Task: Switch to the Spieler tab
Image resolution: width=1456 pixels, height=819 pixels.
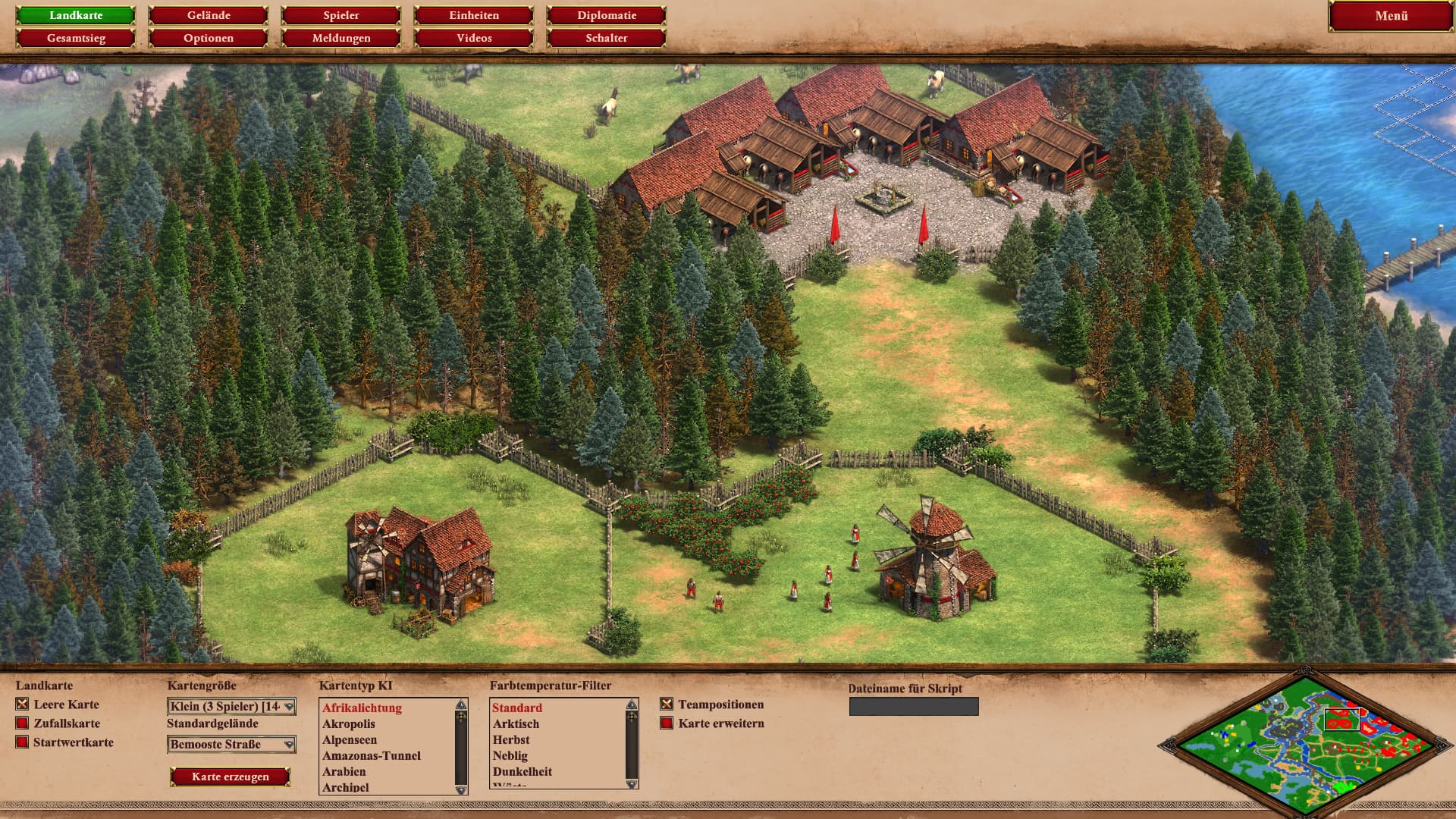Action: (x=341, y=15)
